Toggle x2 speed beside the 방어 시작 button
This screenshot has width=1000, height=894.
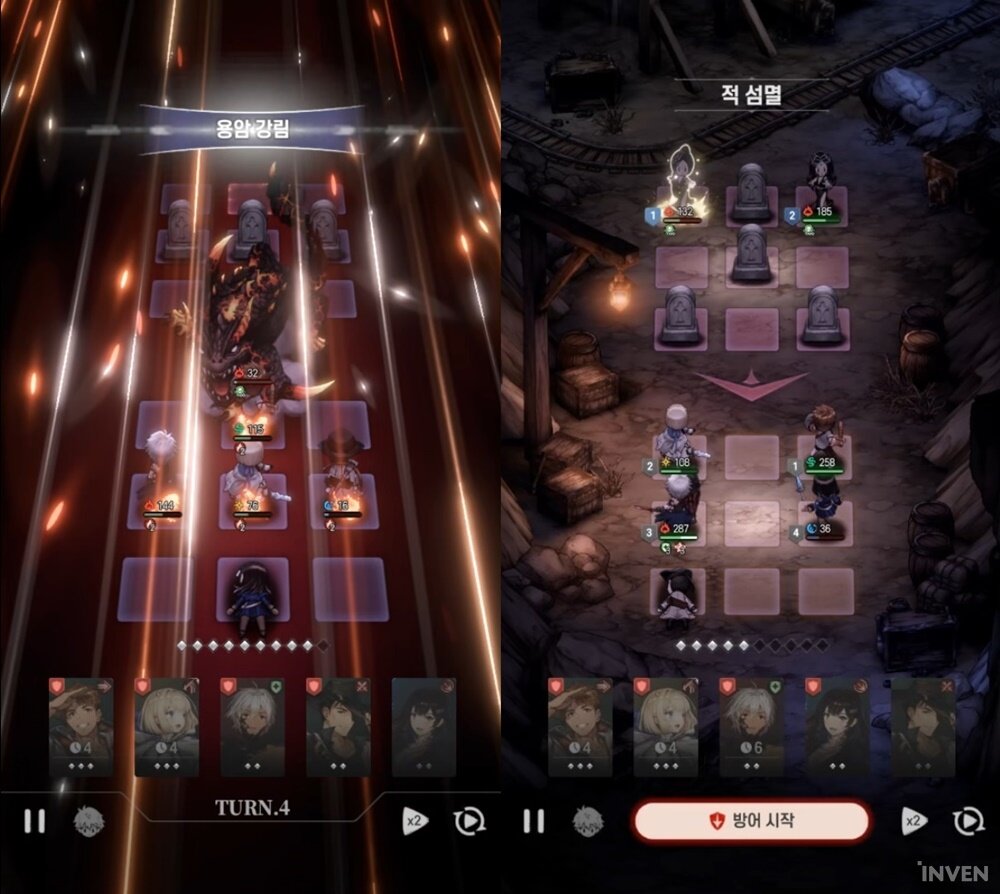[913, 822]
